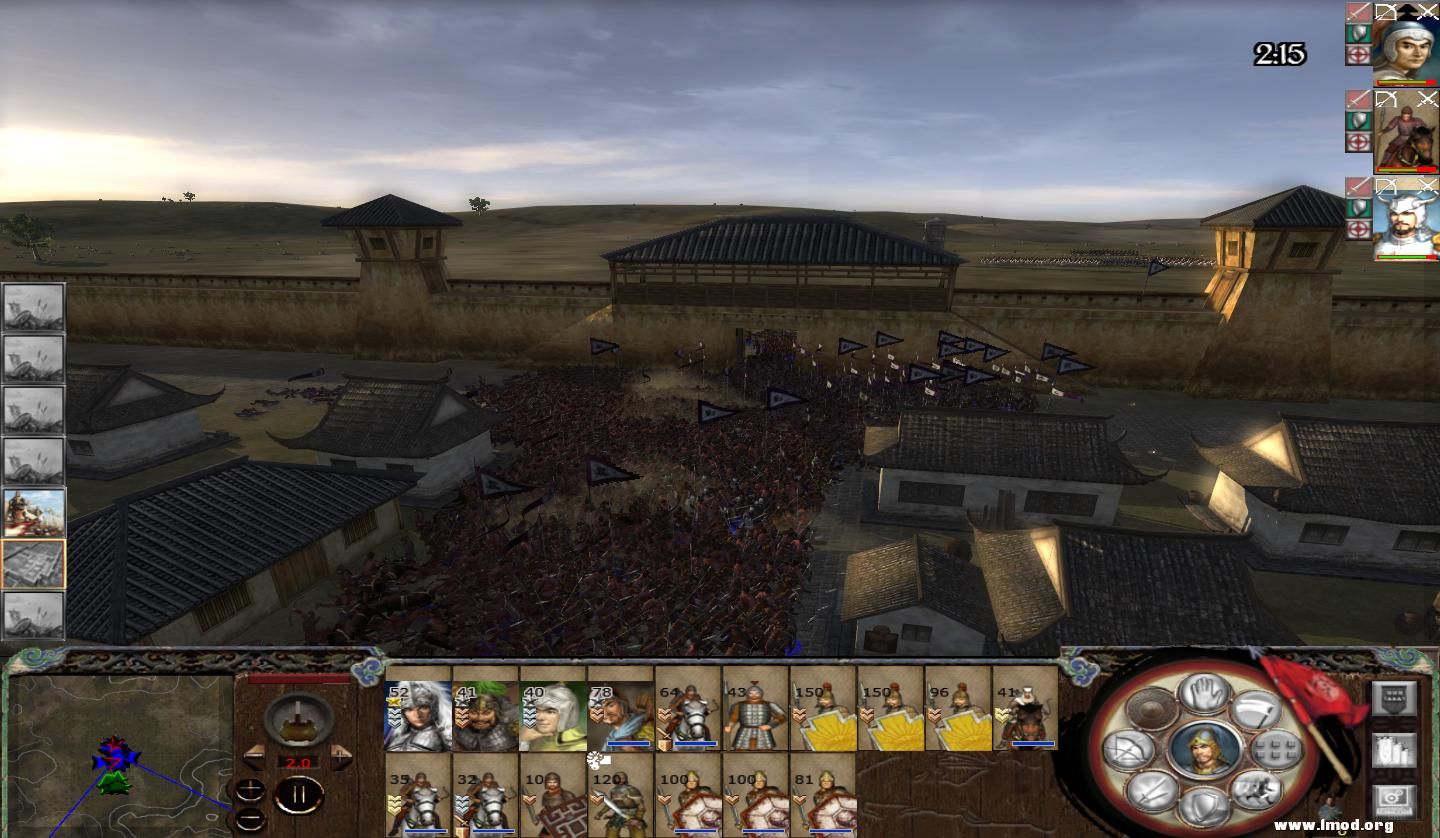Click the highlighted reinforcement army thumbnail on left

point(34,564)
